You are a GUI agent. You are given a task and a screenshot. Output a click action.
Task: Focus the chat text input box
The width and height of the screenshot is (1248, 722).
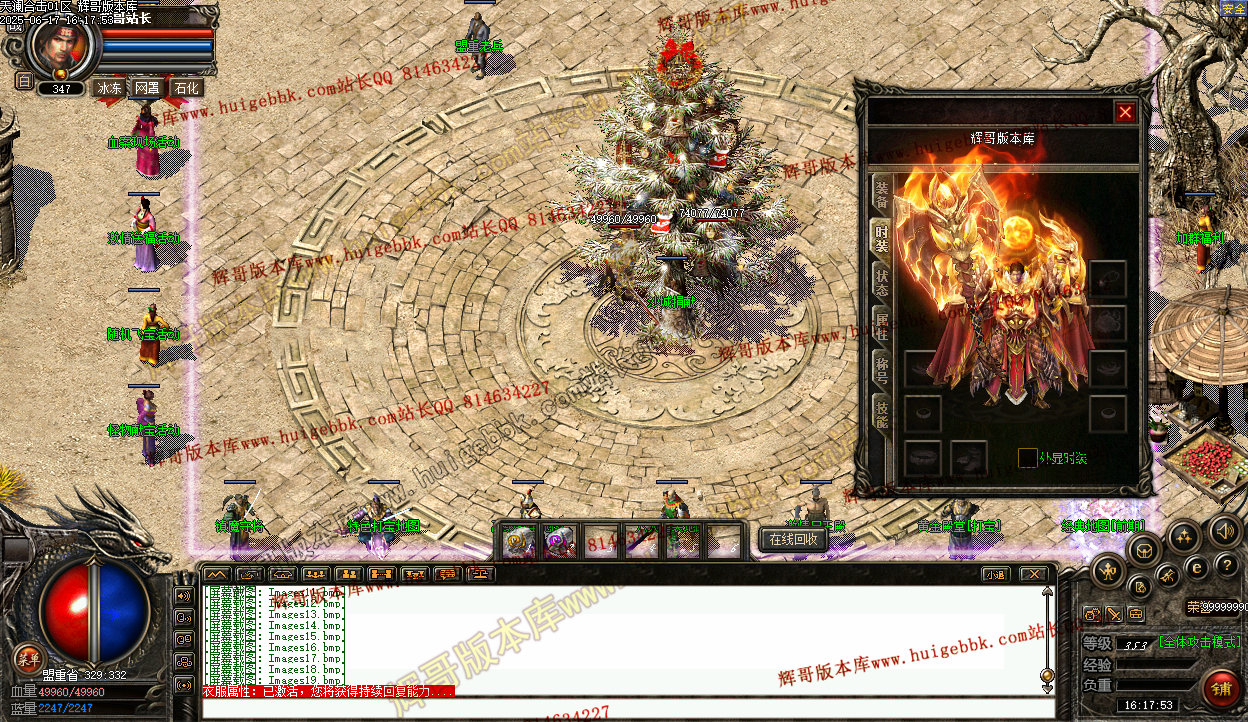[620, 709]
